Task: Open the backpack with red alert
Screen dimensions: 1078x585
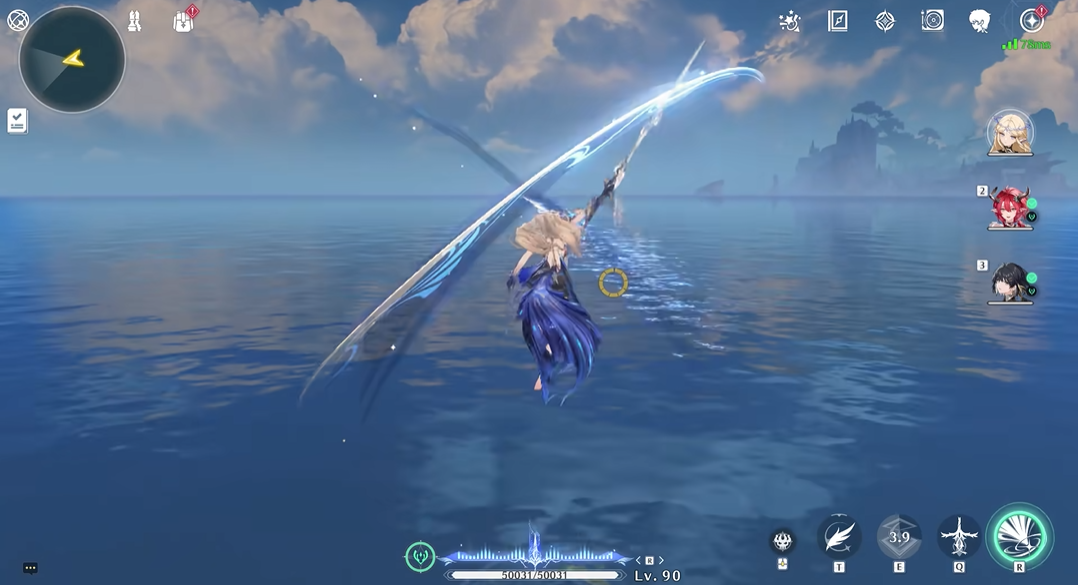Action: [183, 21]
